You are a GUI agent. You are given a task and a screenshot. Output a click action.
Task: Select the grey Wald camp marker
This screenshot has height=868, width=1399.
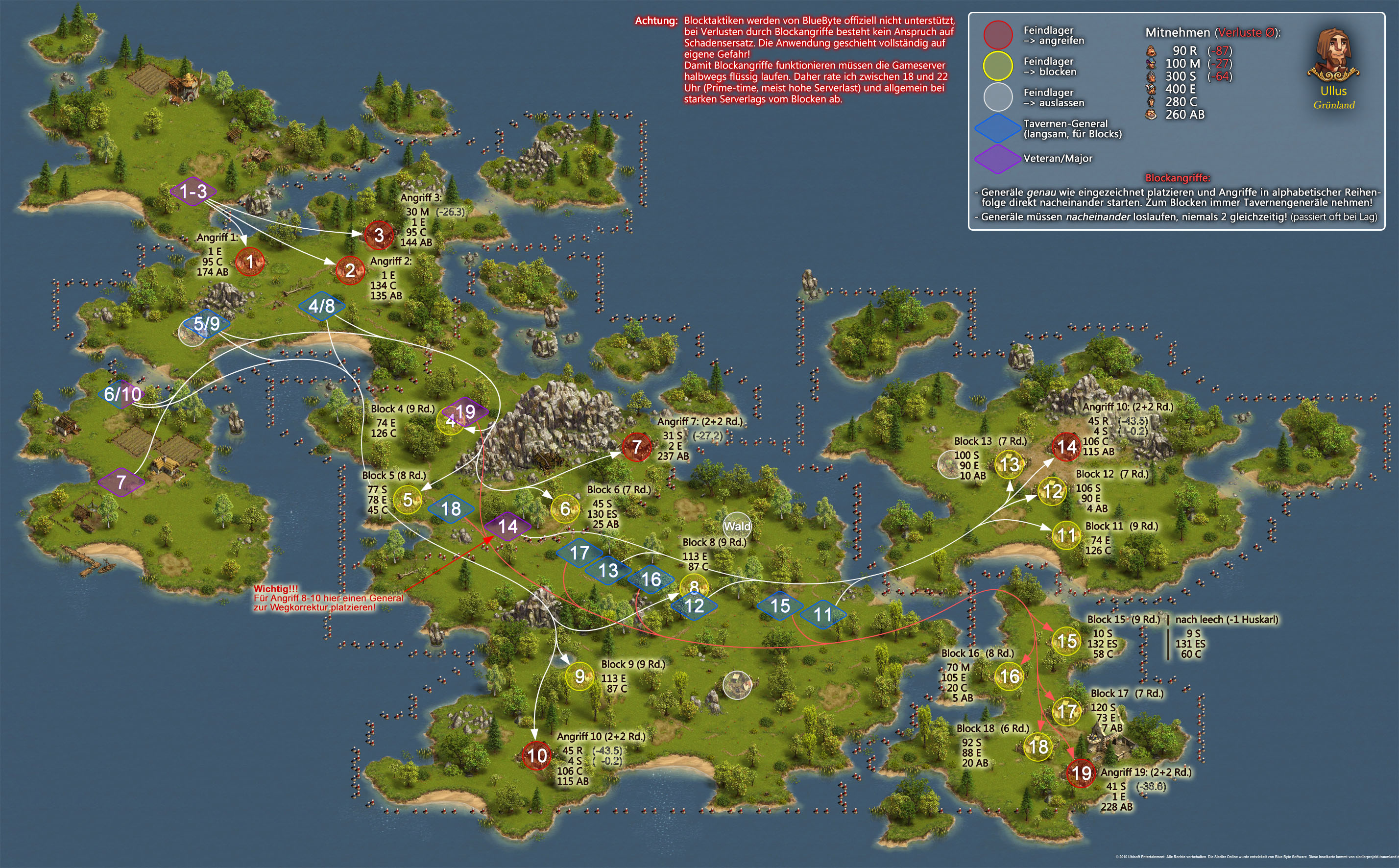[x=737, y=526]
